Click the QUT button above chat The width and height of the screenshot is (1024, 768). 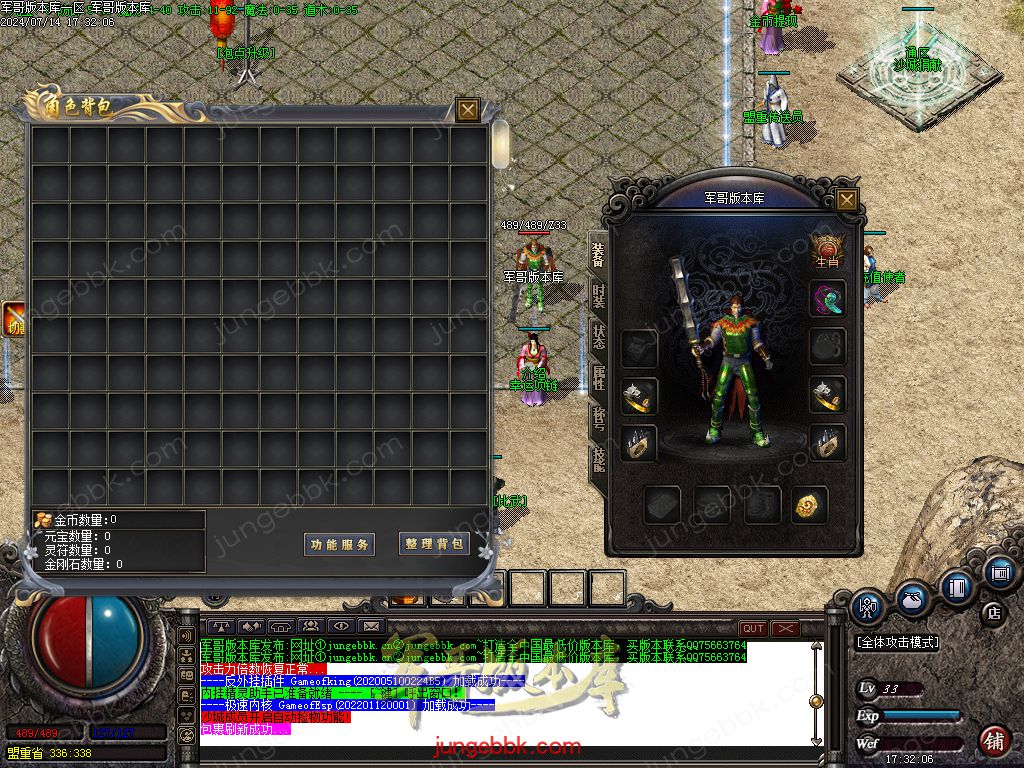point(753,628)
